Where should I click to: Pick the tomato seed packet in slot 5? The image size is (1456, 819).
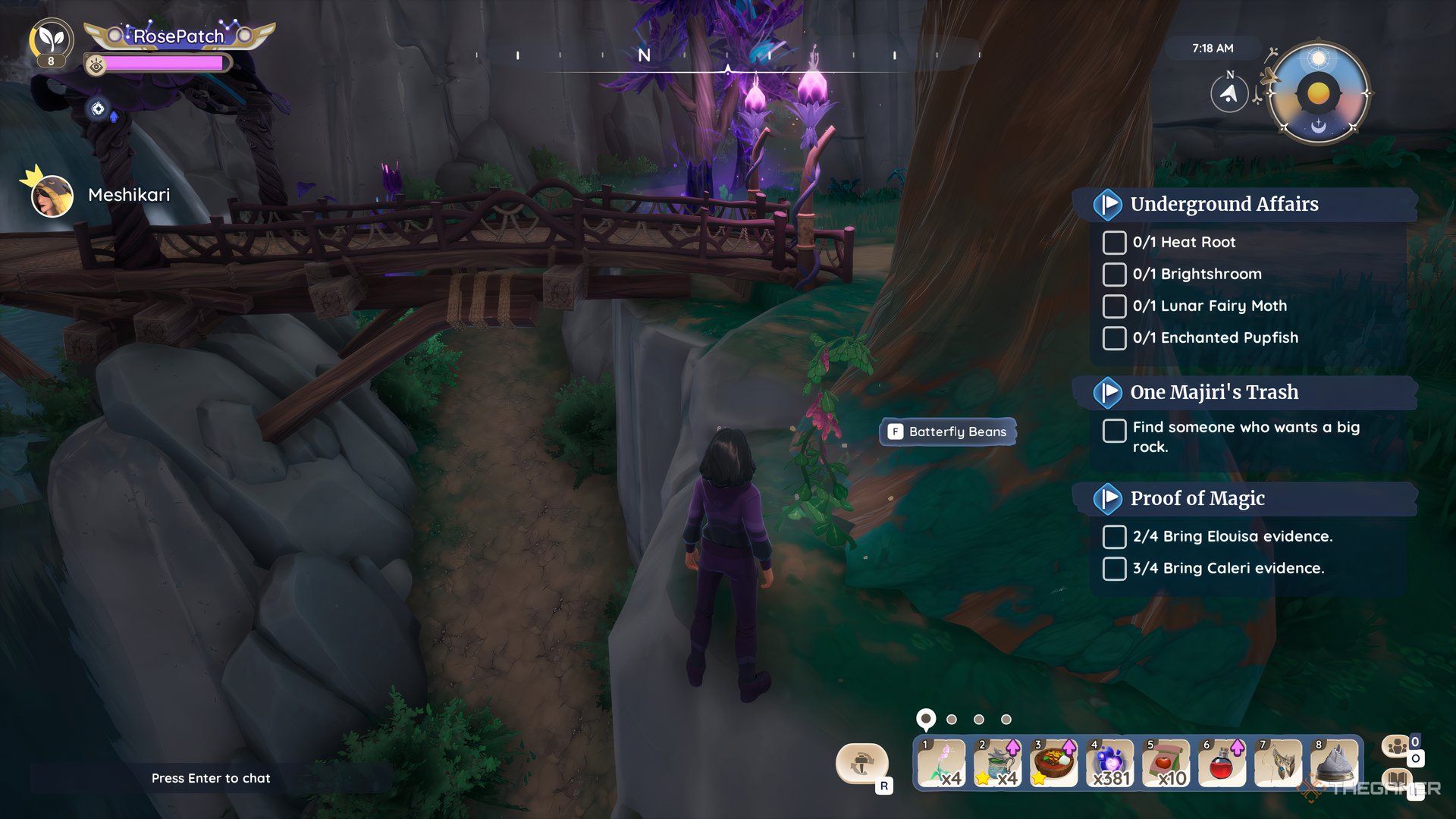1166,764
